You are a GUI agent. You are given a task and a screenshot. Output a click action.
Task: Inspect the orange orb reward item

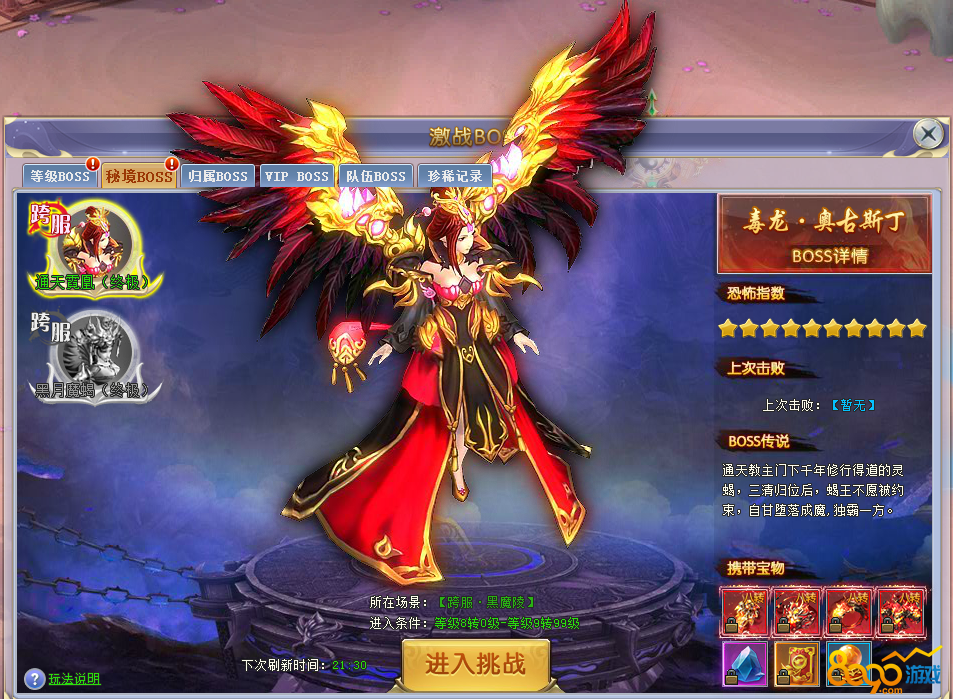click(846, 665)
